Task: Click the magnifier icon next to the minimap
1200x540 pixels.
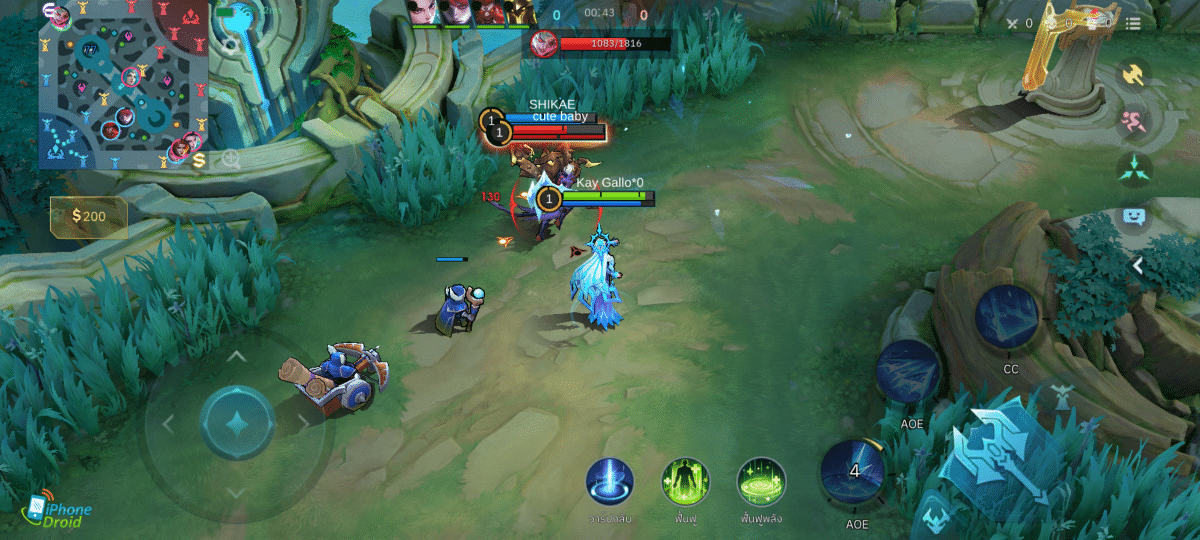Action: [231, 159]
